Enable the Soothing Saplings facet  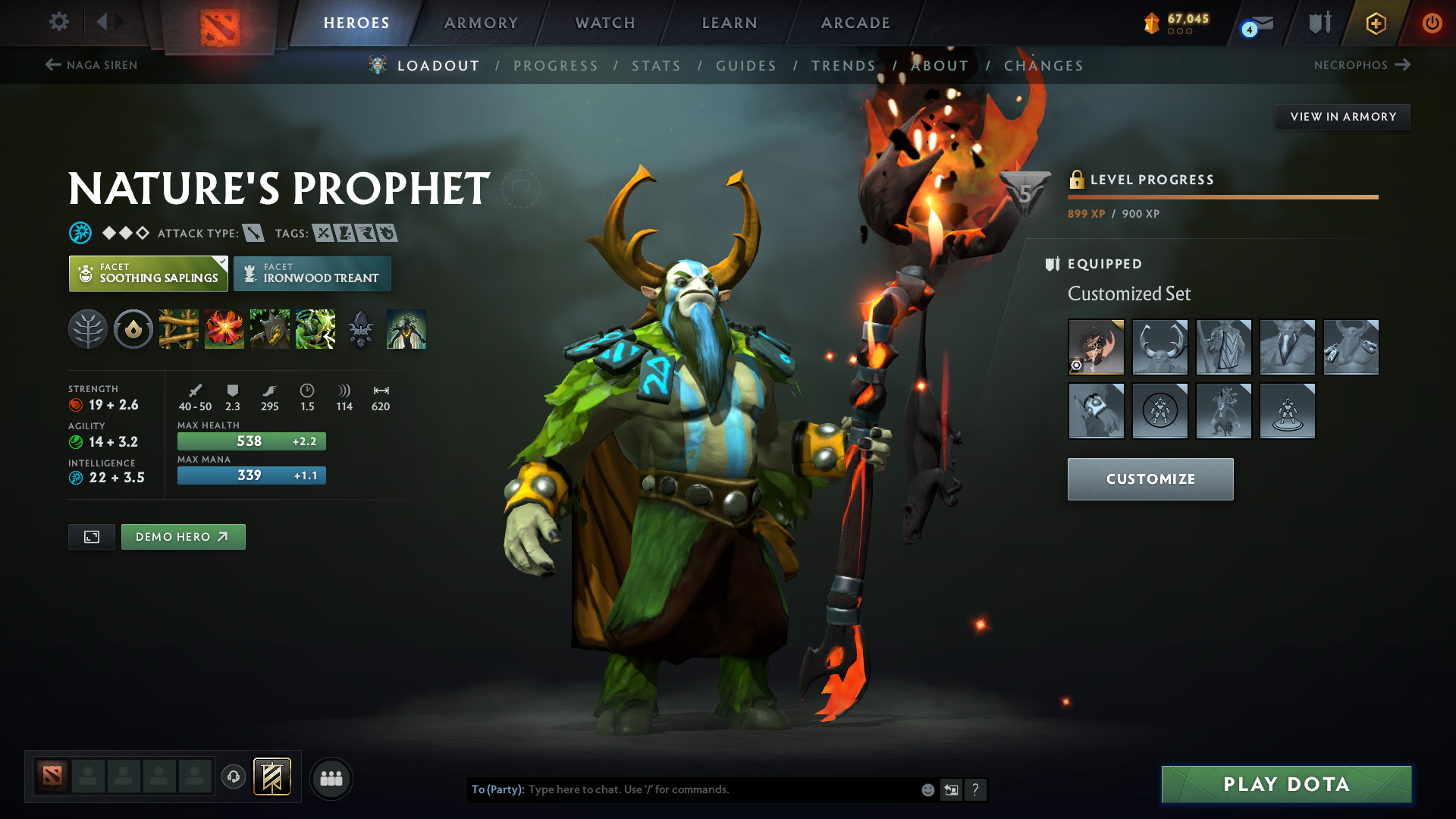148,274
